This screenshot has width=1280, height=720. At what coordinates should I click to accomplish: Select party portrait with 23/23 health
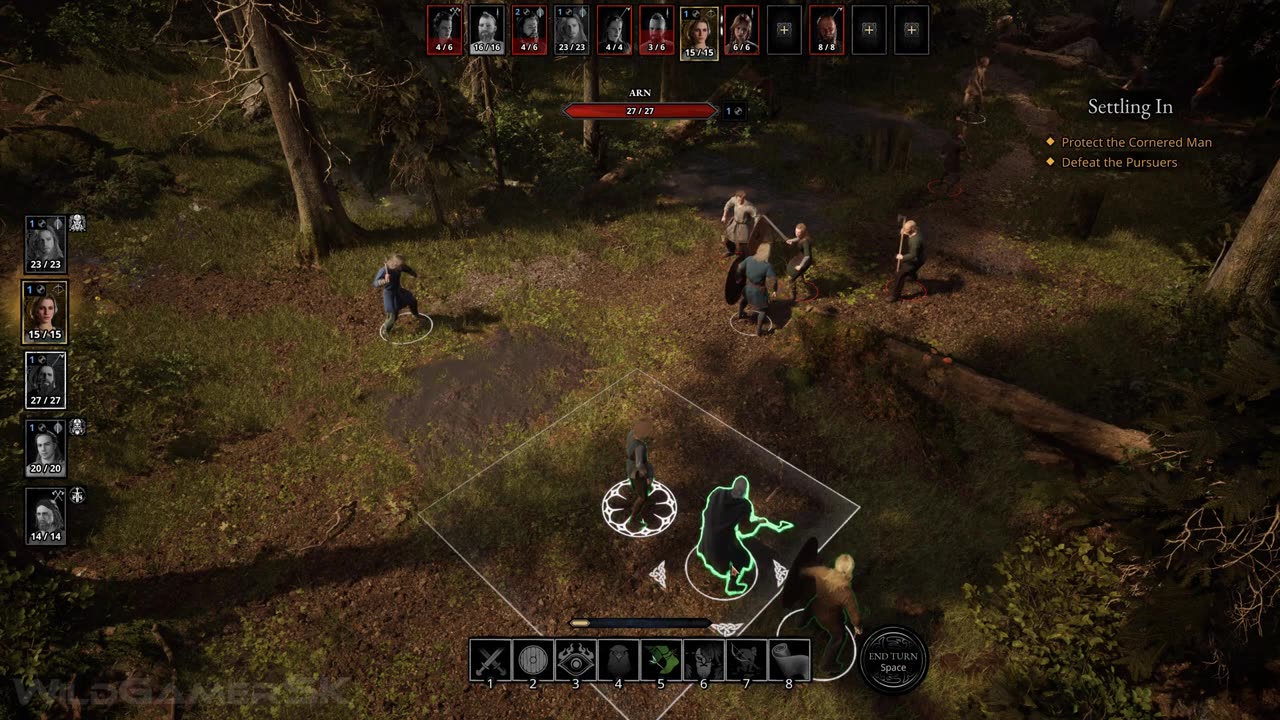tap(45, 243)
